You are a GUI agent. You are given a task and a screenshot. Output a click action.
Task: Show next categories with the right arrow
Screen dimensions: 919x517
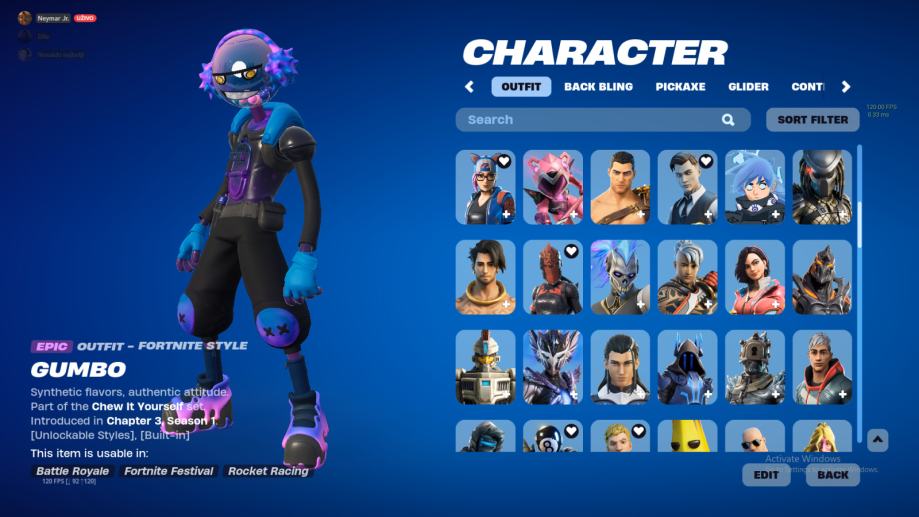point(846,87)
